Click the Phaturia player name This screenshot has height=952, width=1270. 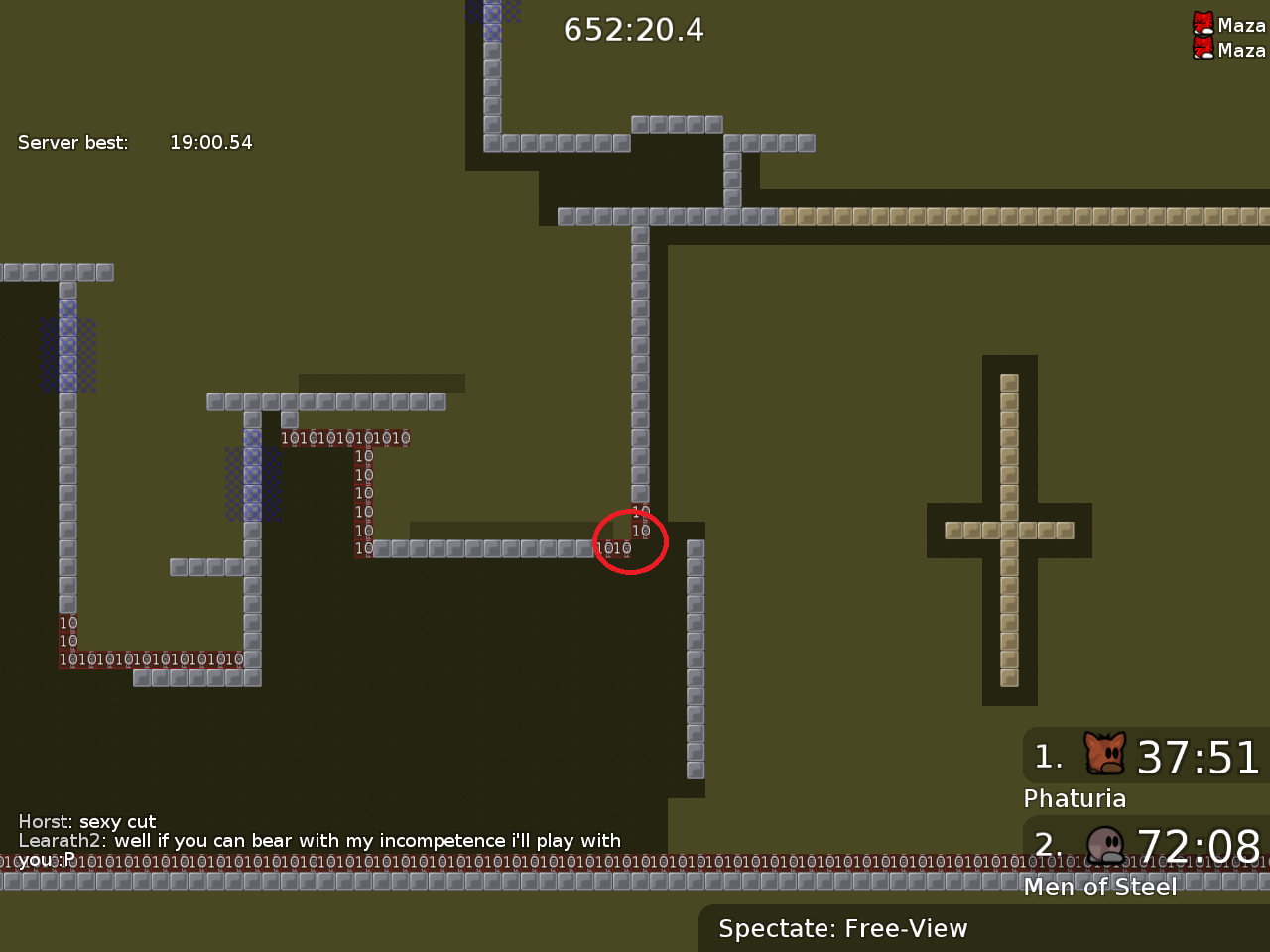[1075, 798]
